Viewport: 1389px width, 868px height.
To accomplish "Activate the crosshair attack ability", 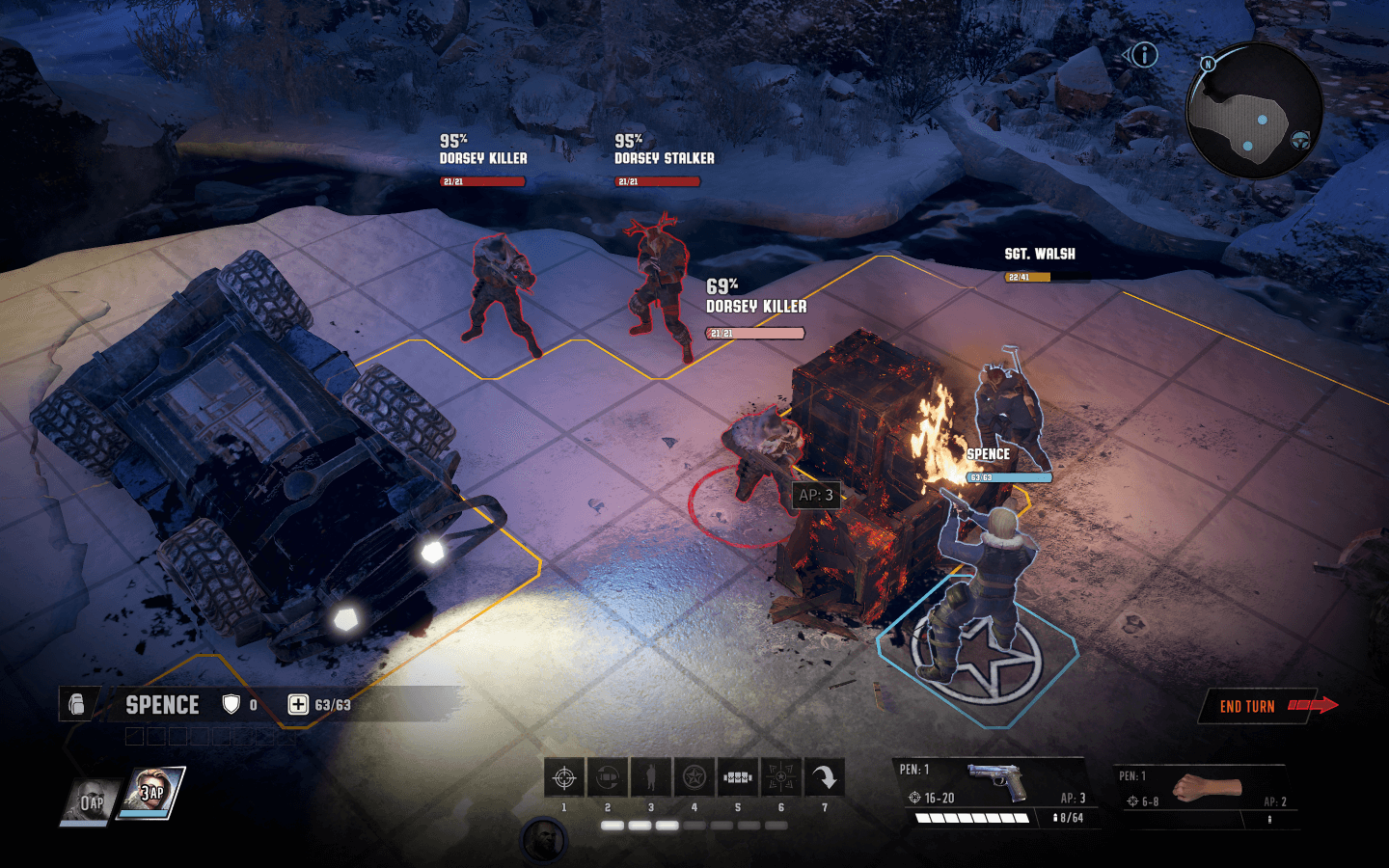I will click(564, 777).
